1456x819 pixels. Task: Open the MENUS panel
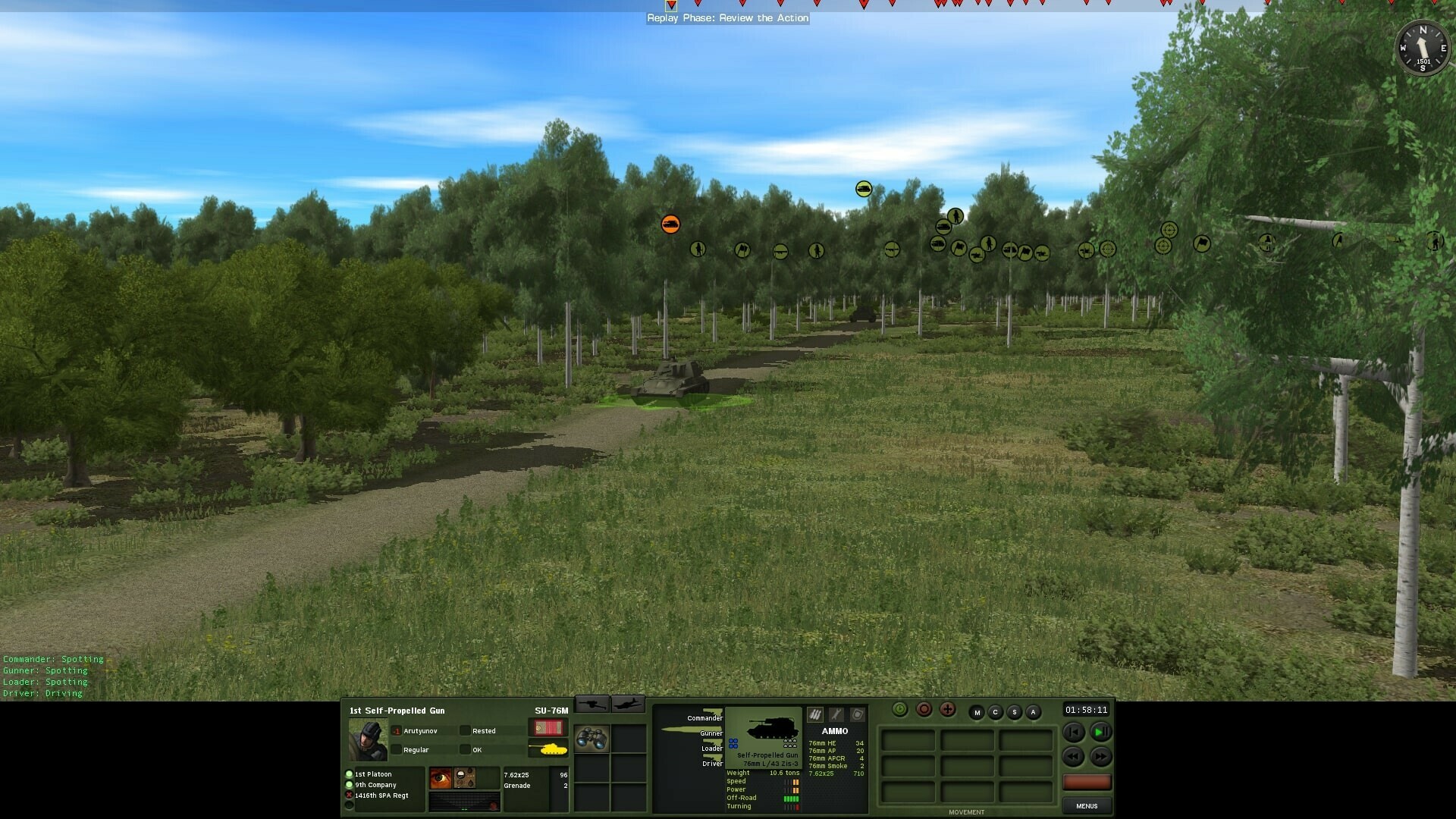coord(1087,806)
